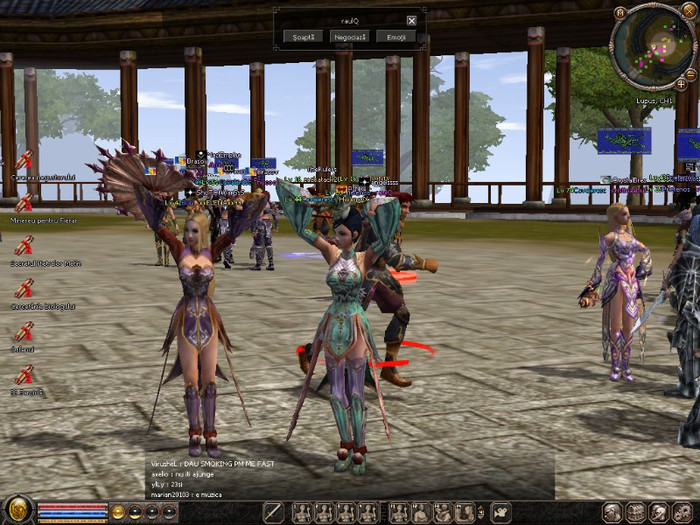Open the Cercetările biologului quest scroll
The image size is (700, 525).
(x=23, y=288)
